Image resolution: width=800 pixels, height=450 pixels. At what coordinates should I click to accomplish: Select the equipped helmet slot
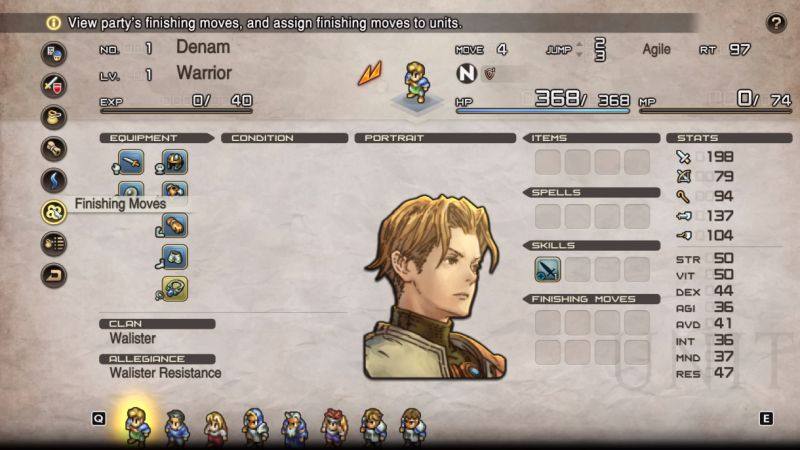click(175, 162)
